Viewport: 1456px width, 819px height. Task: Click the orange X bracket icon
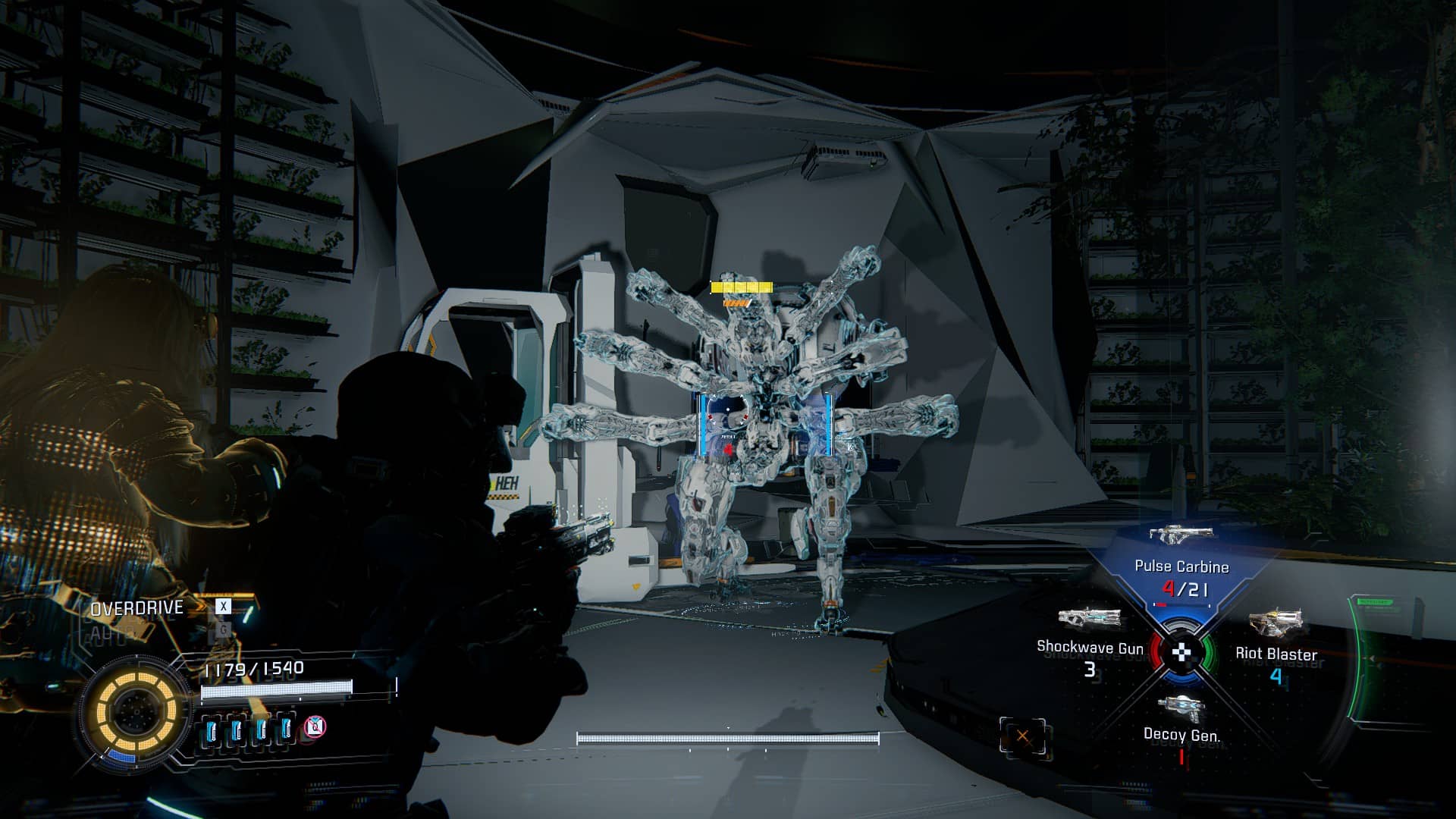pyautogui.click(x=1022, y=736)
